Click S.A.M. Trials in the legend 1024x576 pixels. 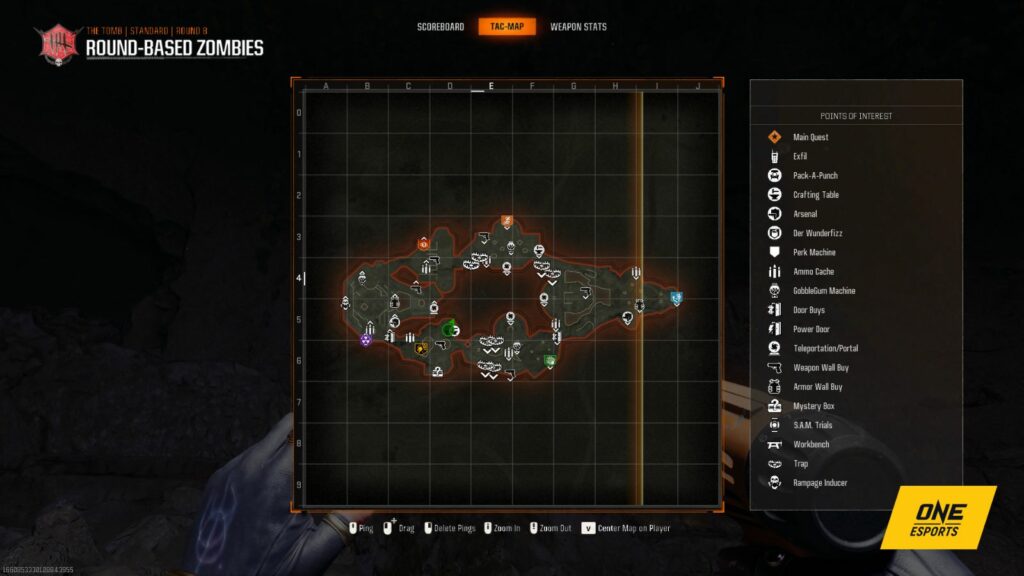[x=812, y=425]
